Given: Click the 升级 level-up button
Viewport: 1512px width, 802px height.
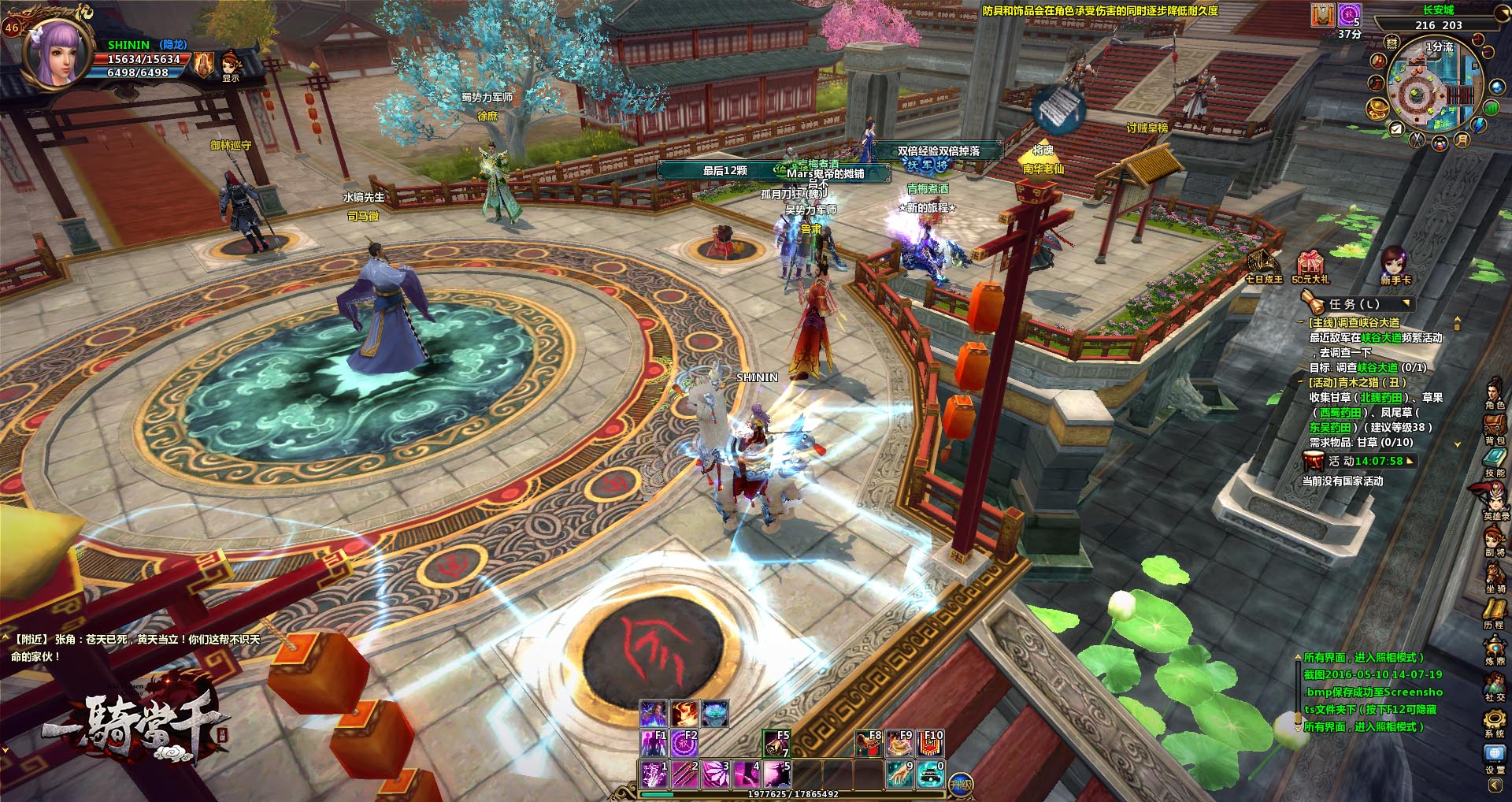Looking at the screenshot, I should point(960,783).
